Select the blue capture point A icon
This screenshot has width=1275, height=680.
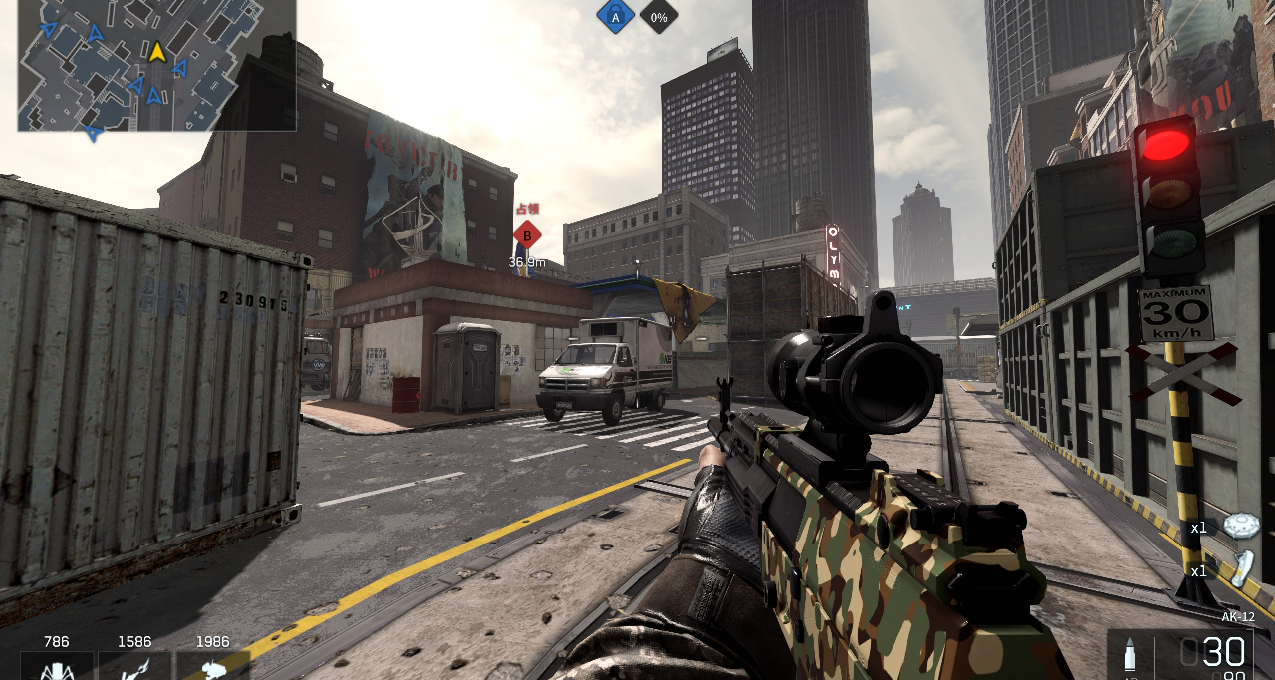[x=615, y=16]
